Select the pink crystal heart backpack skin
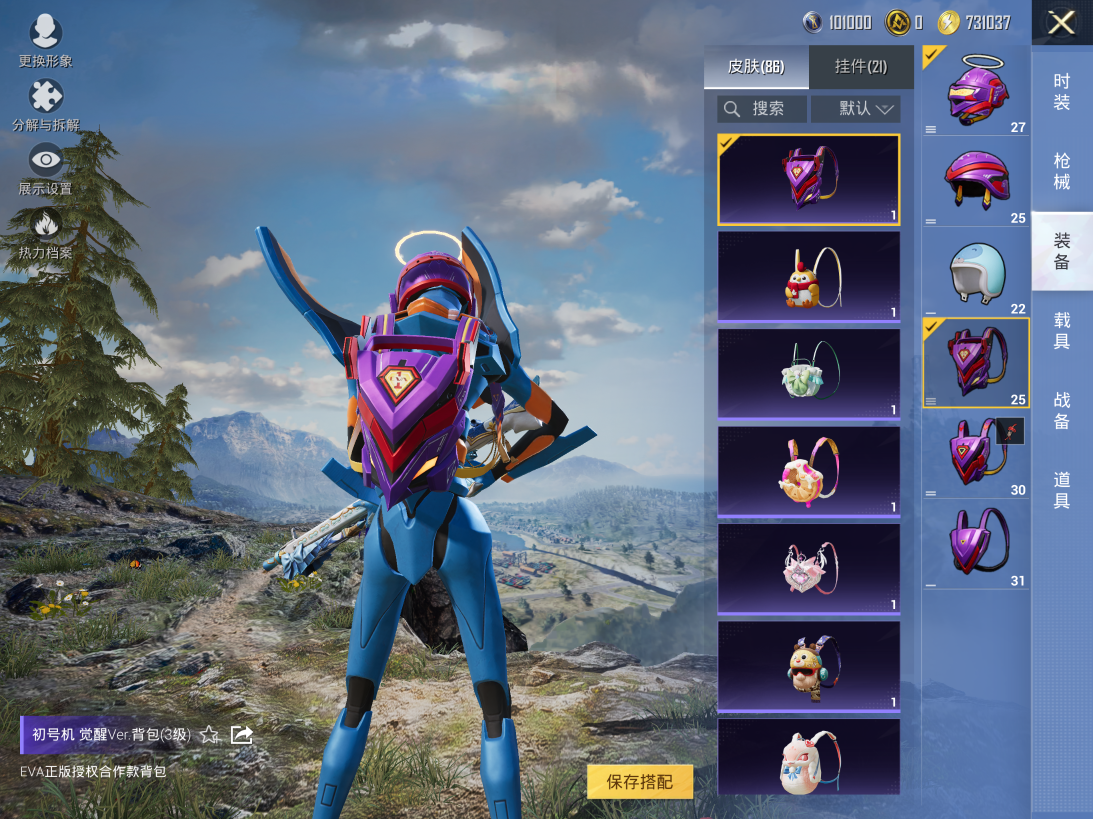Screen dimensions: 1093x819 click(x=808, y=568)
